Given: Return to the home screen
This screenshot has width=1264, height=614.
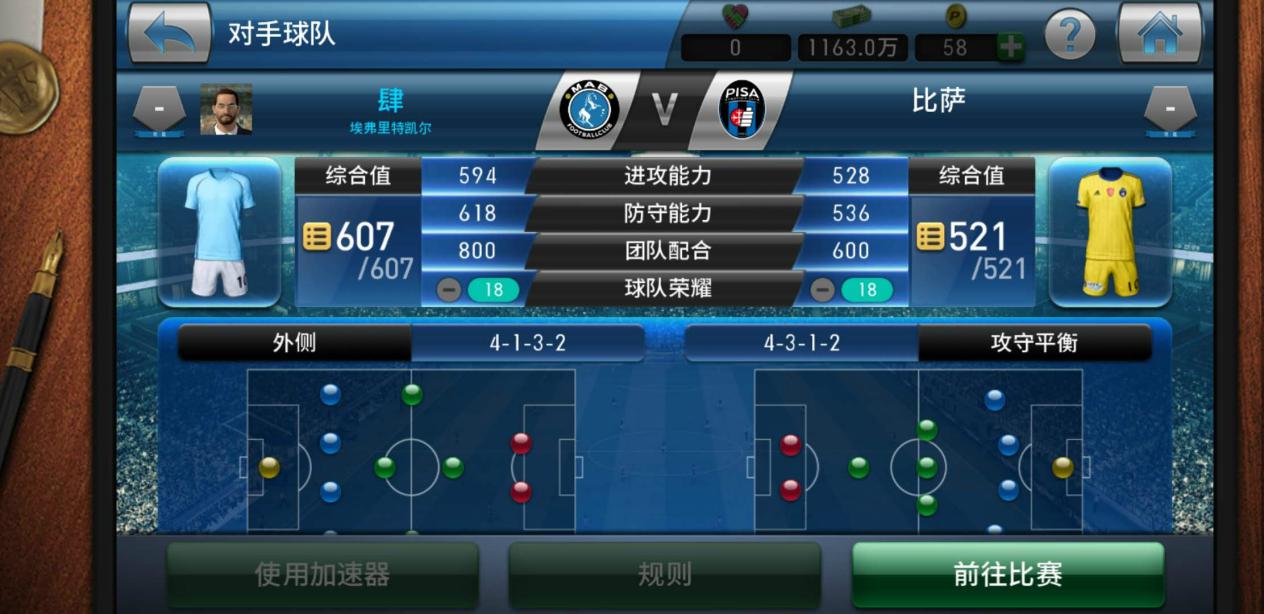Looking at the screenshot, I should click(x=1159, y=33).
